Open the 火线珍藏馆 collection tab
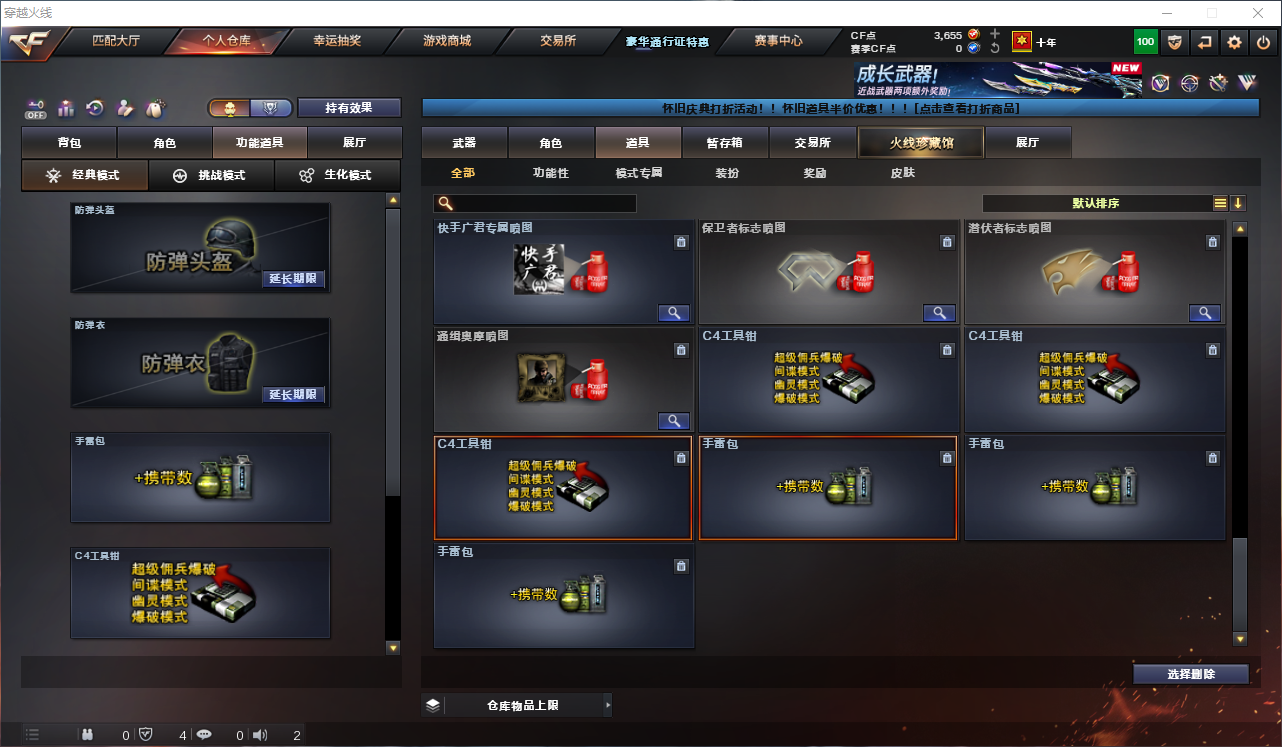Screen dimensions: 1282x747 click(921, 143)
